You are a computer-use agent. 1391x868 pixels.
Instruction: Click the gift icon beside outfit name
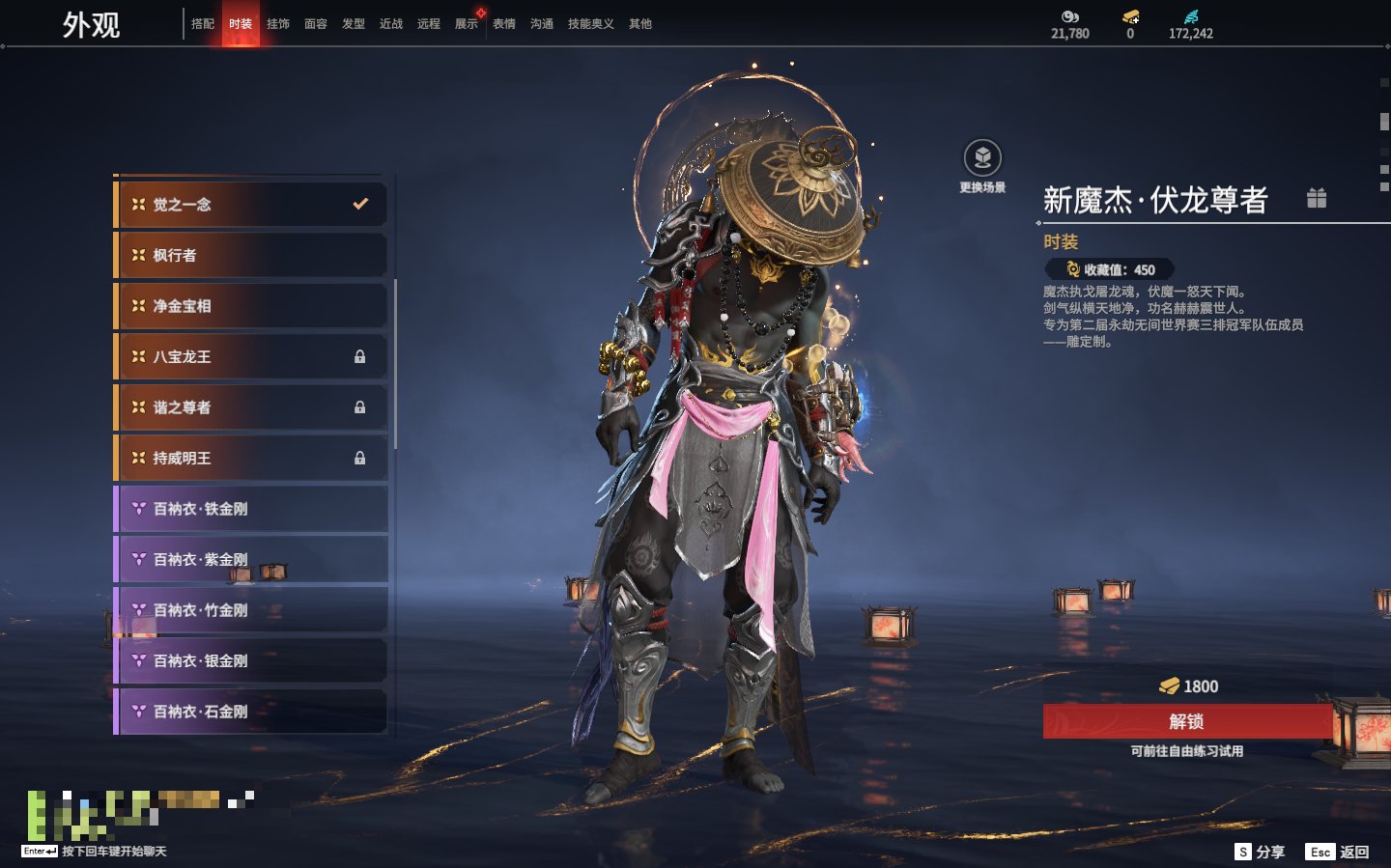tap(1317, 199)
